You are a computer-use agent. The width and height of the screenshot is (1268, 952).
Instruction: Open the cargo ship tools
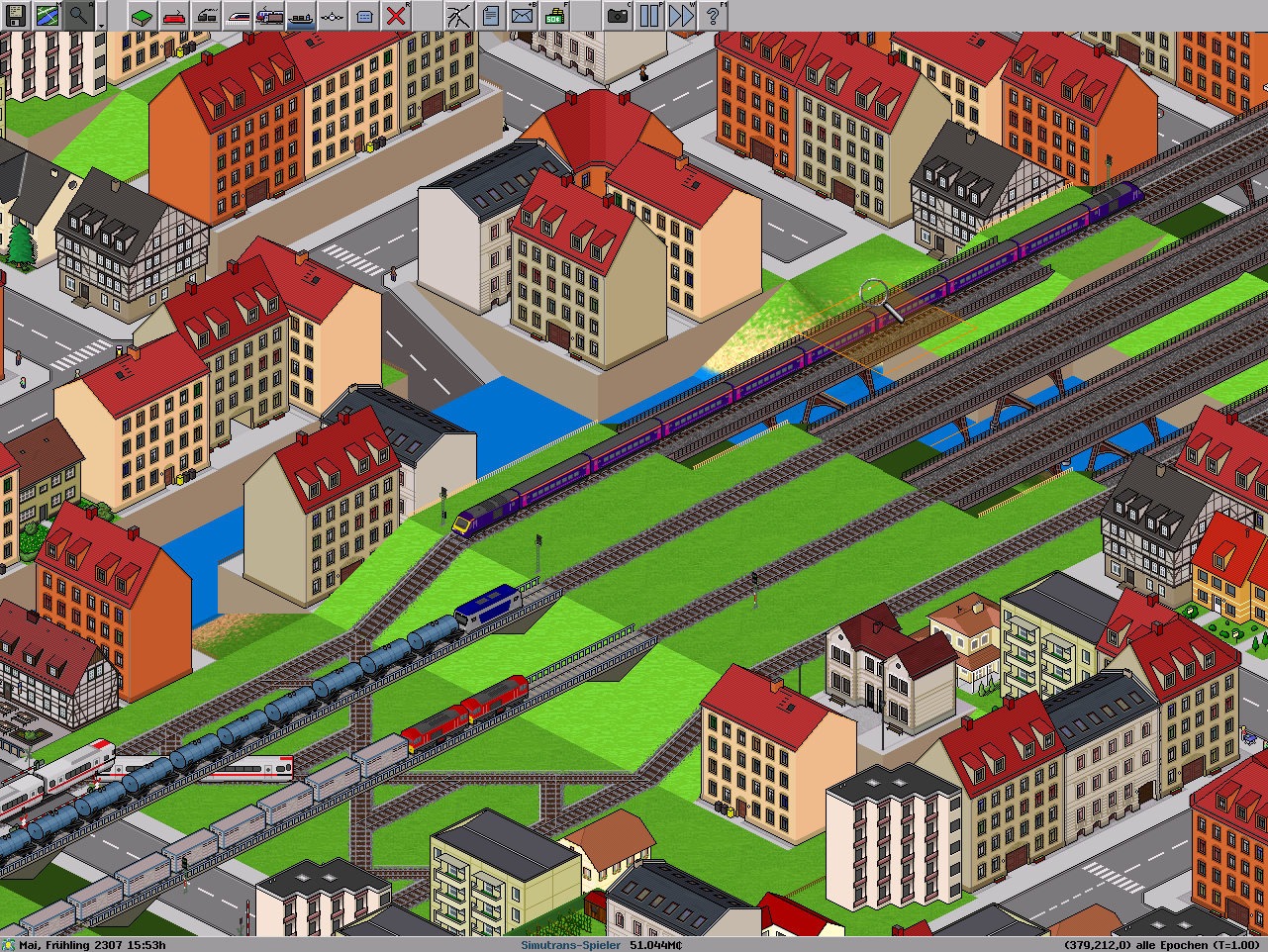(300, 15)
